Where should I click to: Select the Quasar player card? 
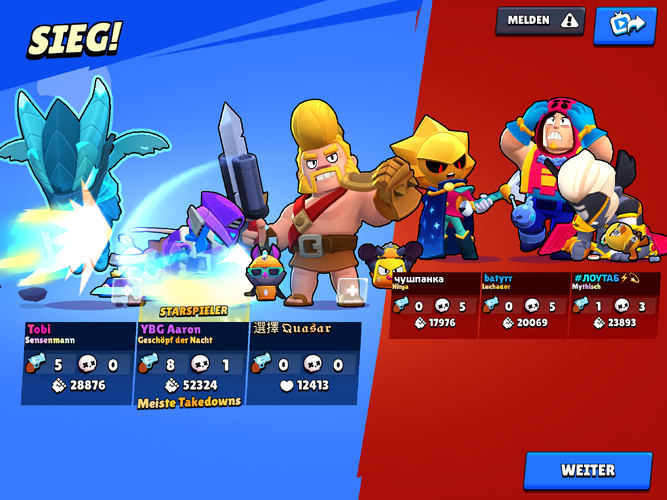point(303,362)
